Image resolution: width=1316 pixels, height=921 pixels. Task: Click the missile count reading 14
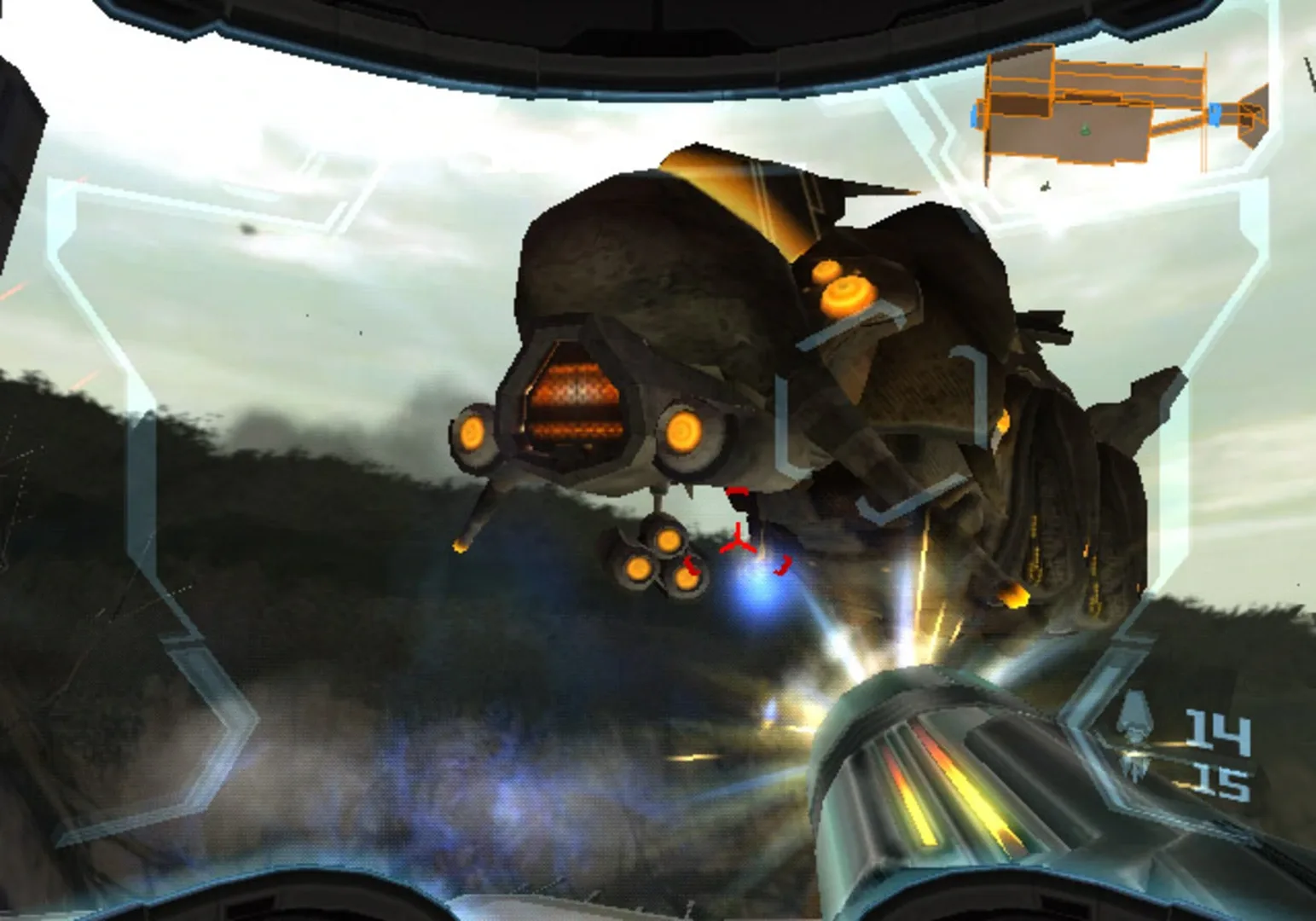coord(1217,731)
